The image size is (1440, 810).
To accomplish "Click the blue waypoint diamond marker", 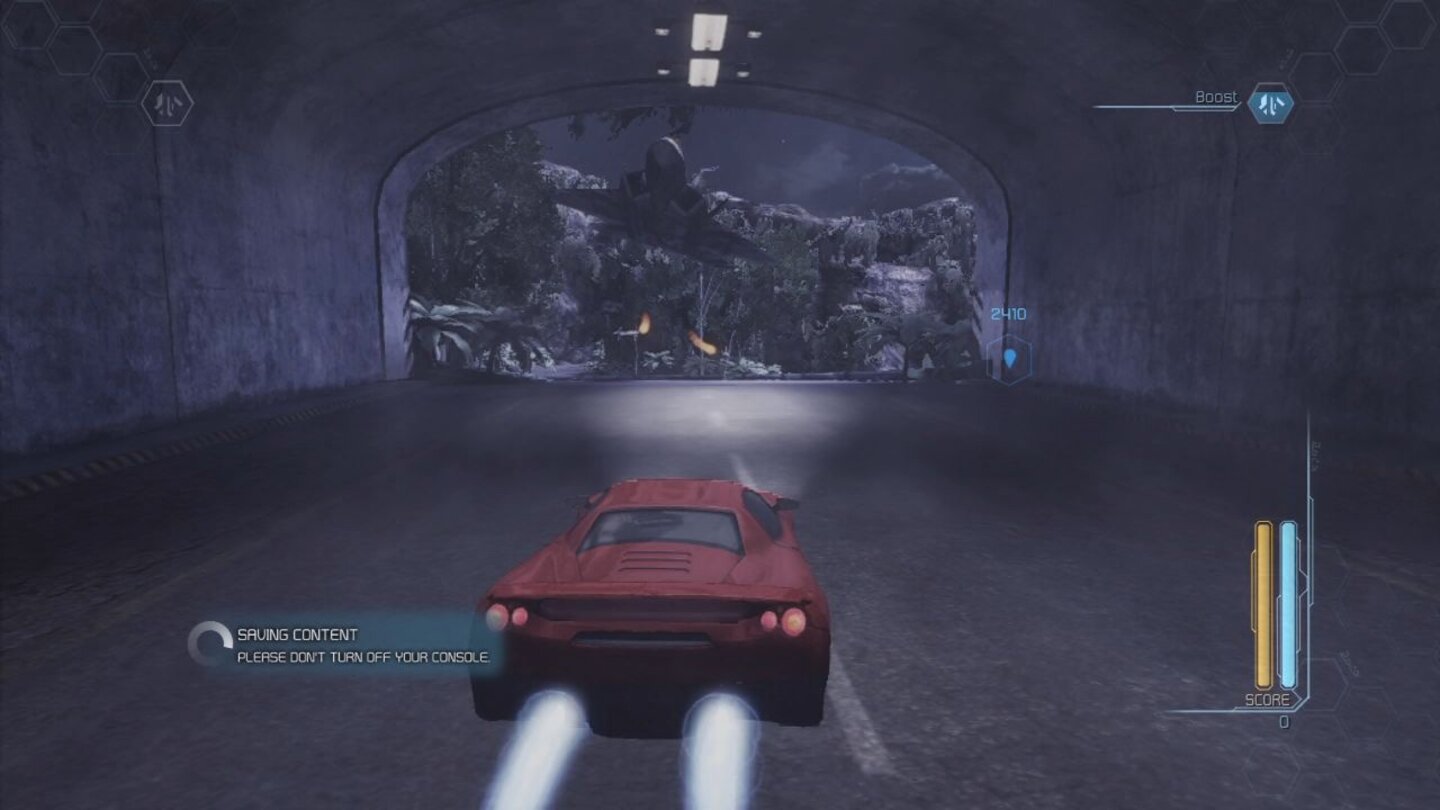I will coord(1011,359).
